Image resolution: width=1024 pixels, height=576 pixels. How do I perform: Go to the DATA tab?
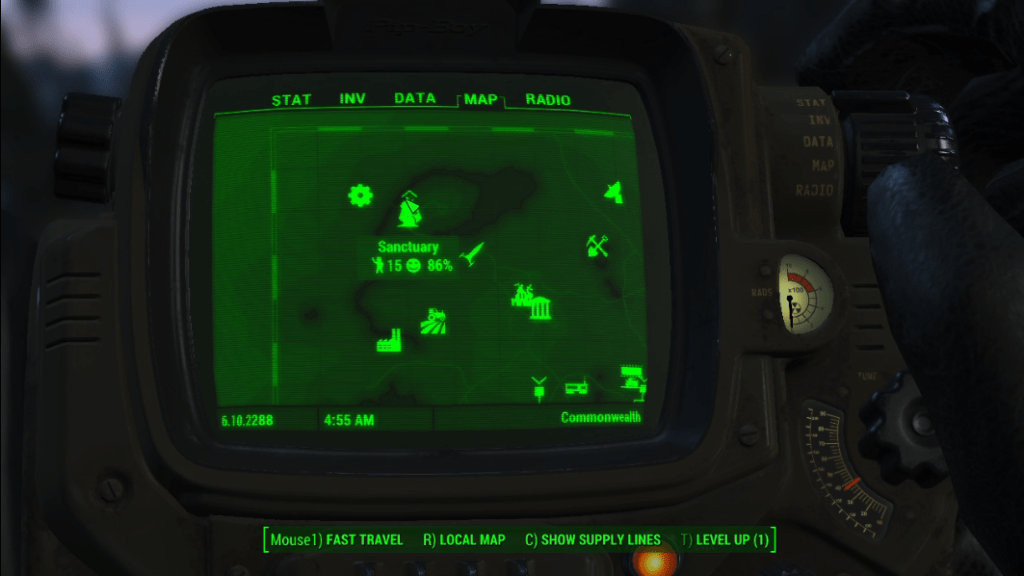[414, 99]
